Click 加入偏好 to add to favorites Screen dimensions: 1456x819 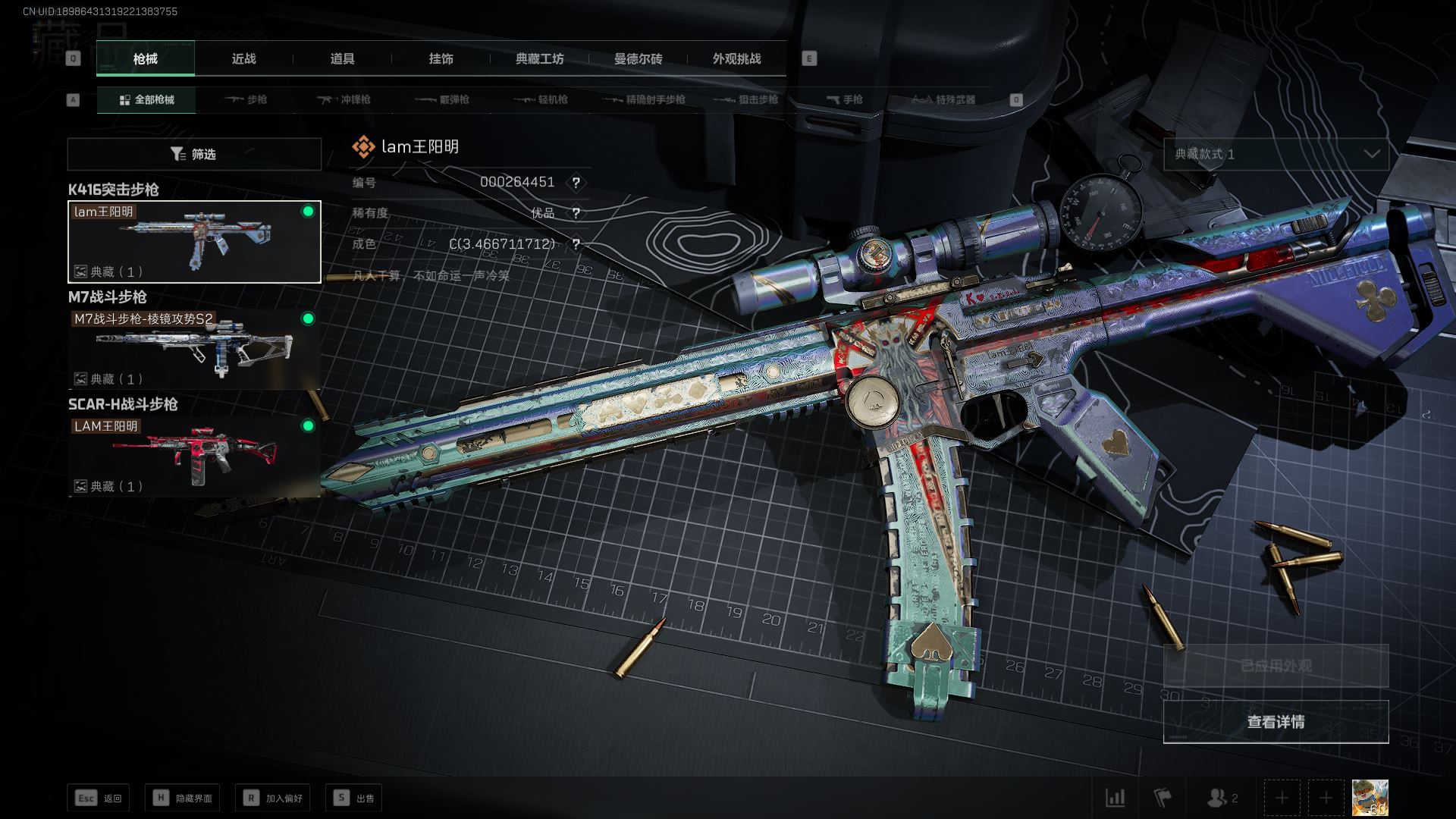coord(272,798)
